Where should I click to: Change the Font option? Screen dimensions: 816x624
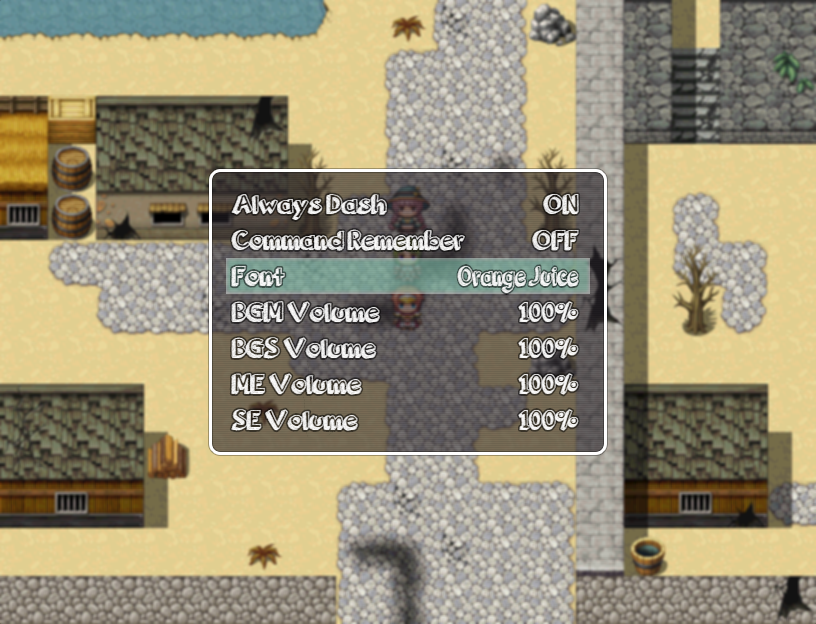pyautogui.click(x=407, y=277)
